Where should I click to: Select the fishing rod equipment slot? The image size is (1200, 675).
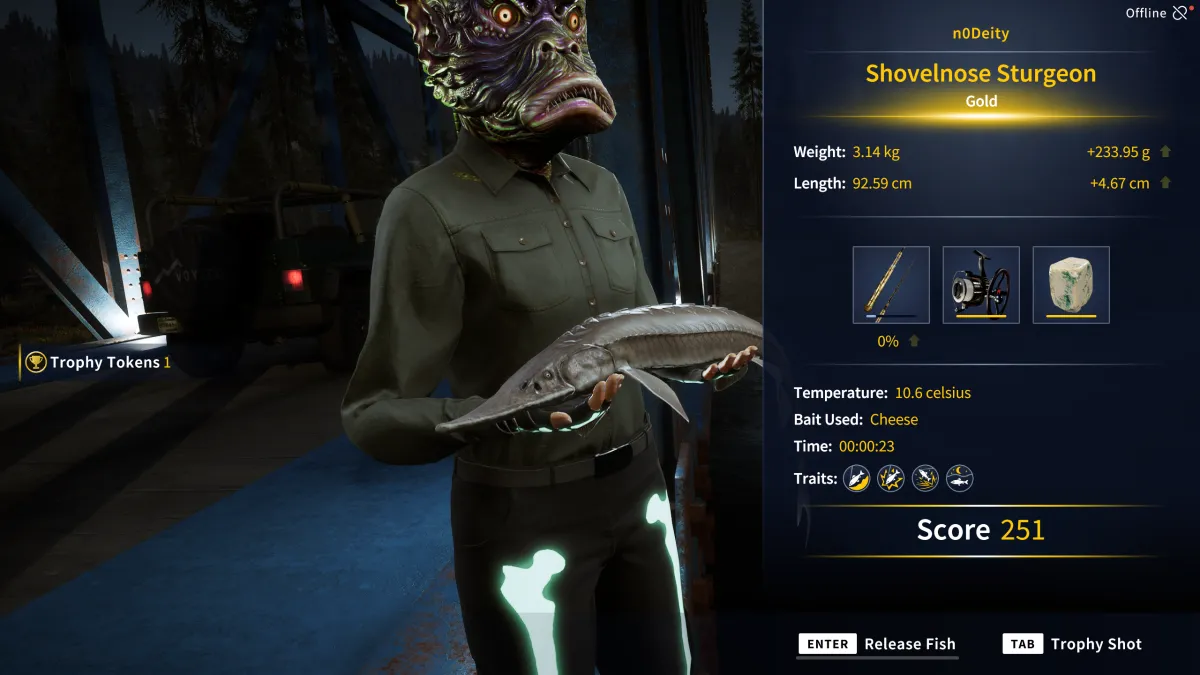coord(891,285)
